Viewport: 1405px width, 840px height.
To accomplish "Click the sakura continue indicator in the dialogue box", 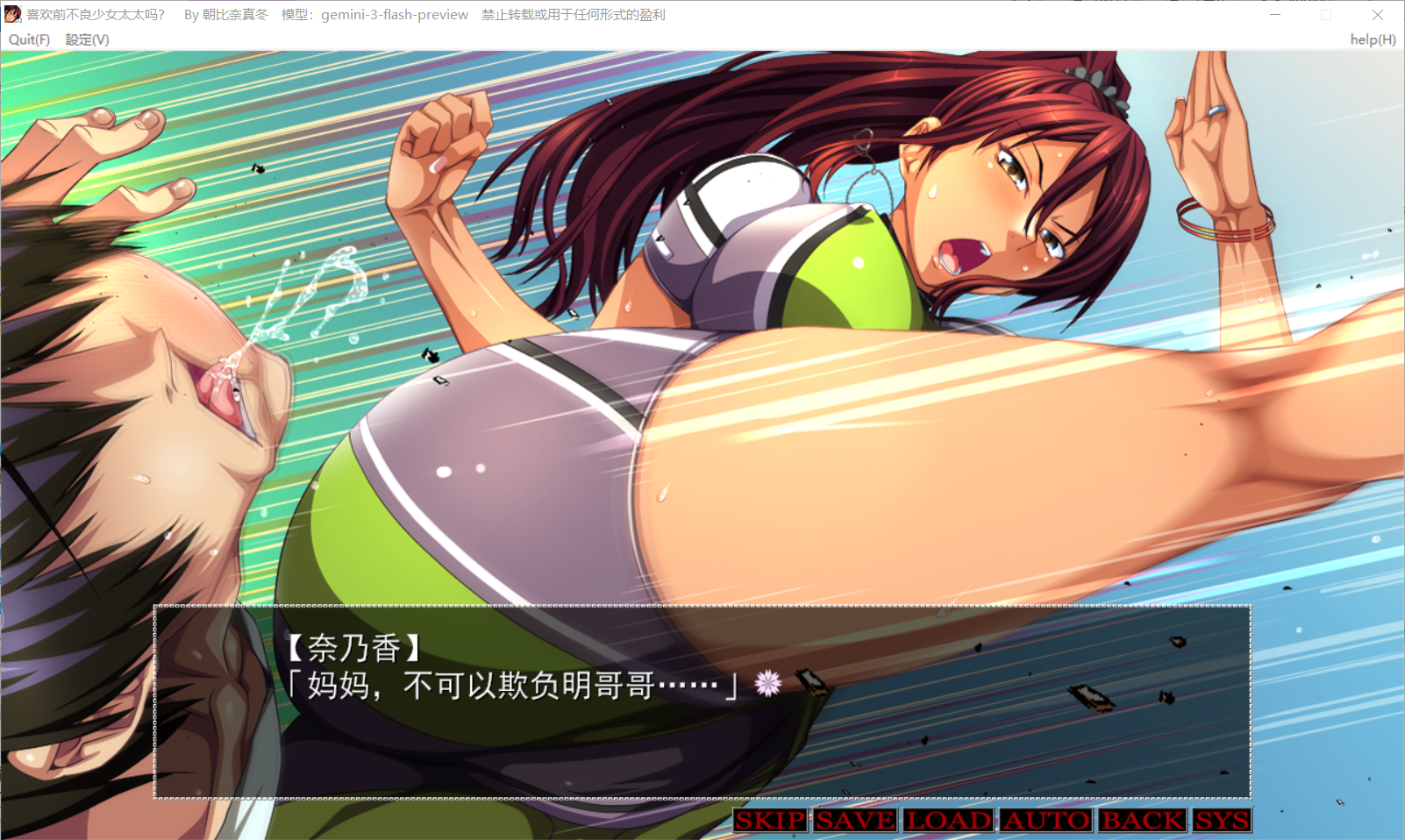I will (x=767, y=681).
